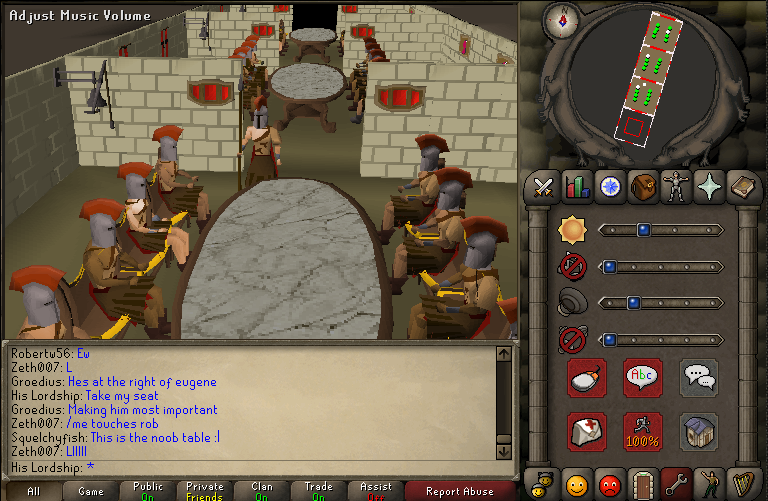Screen dimensions: 768x501
Task: Toggle the Public chat filter
Action: (147, 491)
